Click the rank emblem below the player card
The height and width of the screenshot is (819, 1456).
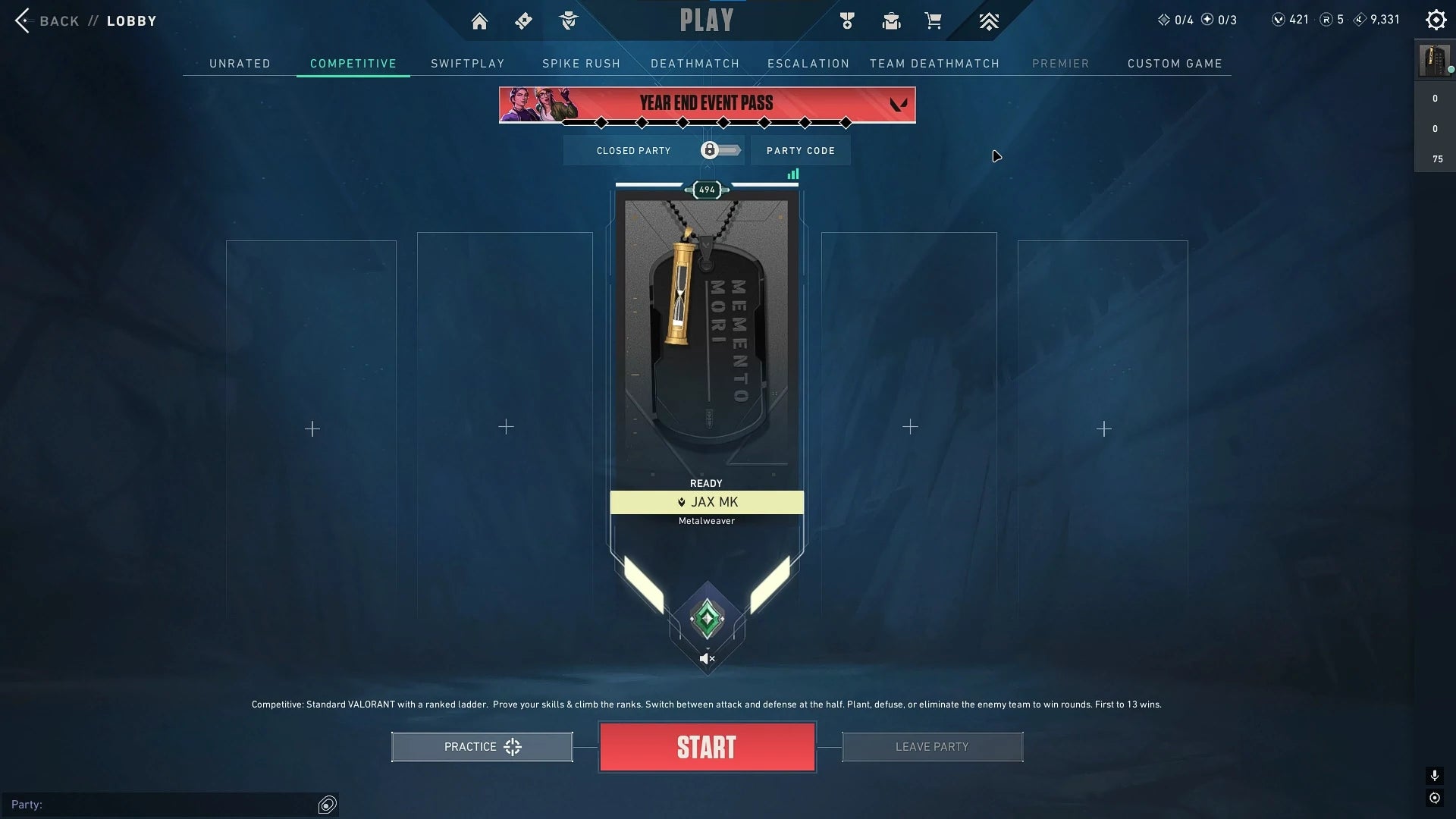click(706, 617)
